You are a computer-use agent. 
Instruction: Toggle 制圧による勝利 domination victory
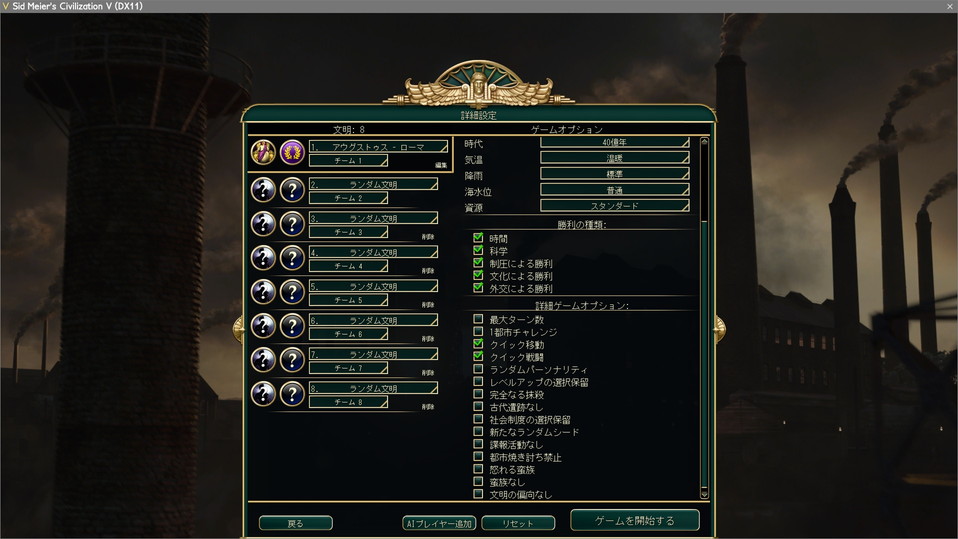(x=478, y=263)
